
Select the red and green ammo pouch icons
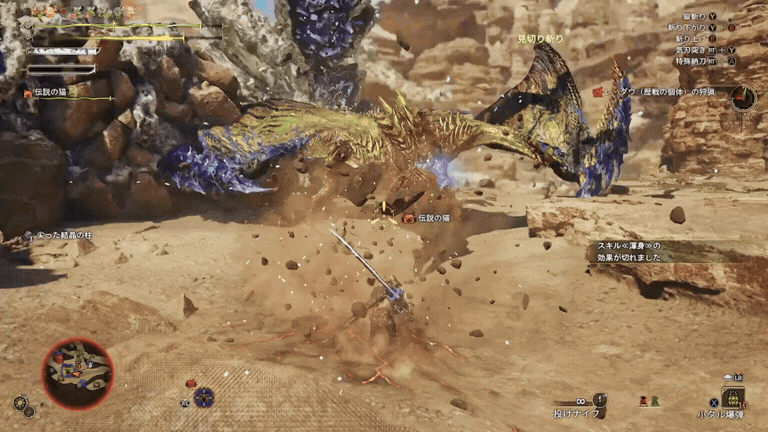650,401
